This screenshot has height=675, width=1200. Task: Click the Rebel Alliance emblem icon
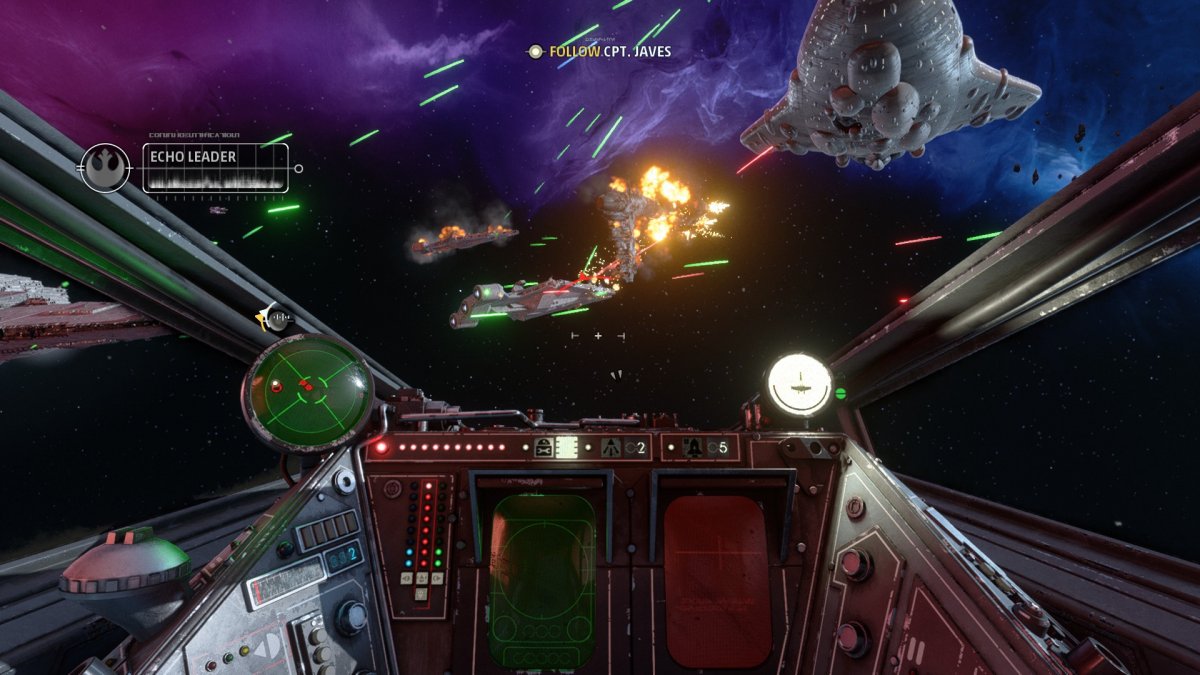pos(105,168)
